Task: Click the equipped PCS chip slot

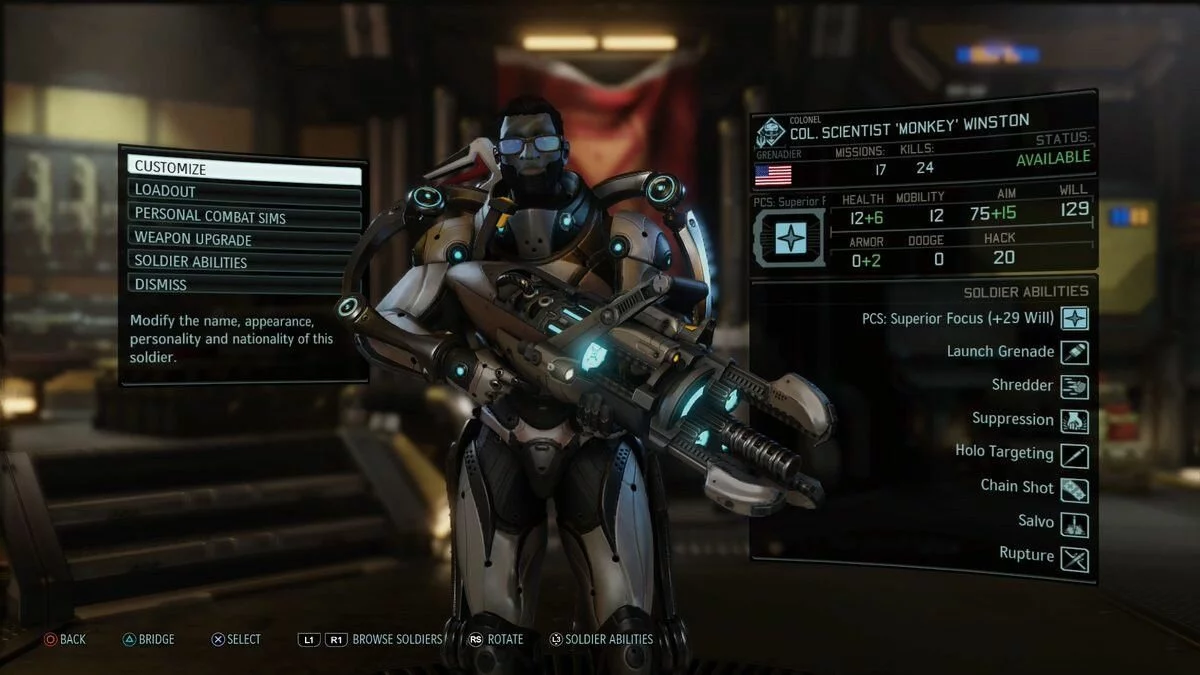Action: coord(789,237)
